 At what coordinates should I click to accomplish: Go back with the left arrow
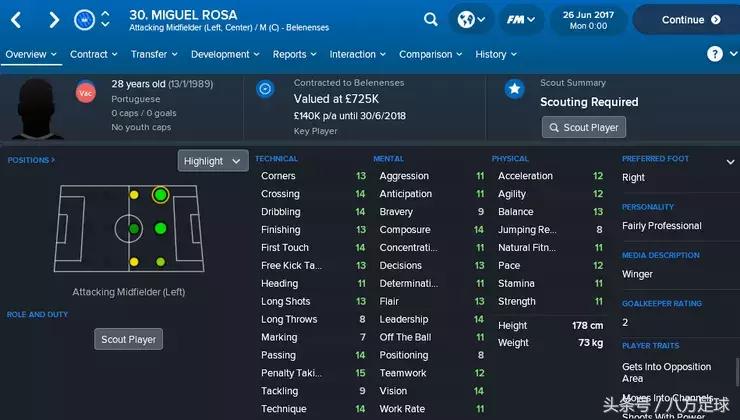pos(19,19)
